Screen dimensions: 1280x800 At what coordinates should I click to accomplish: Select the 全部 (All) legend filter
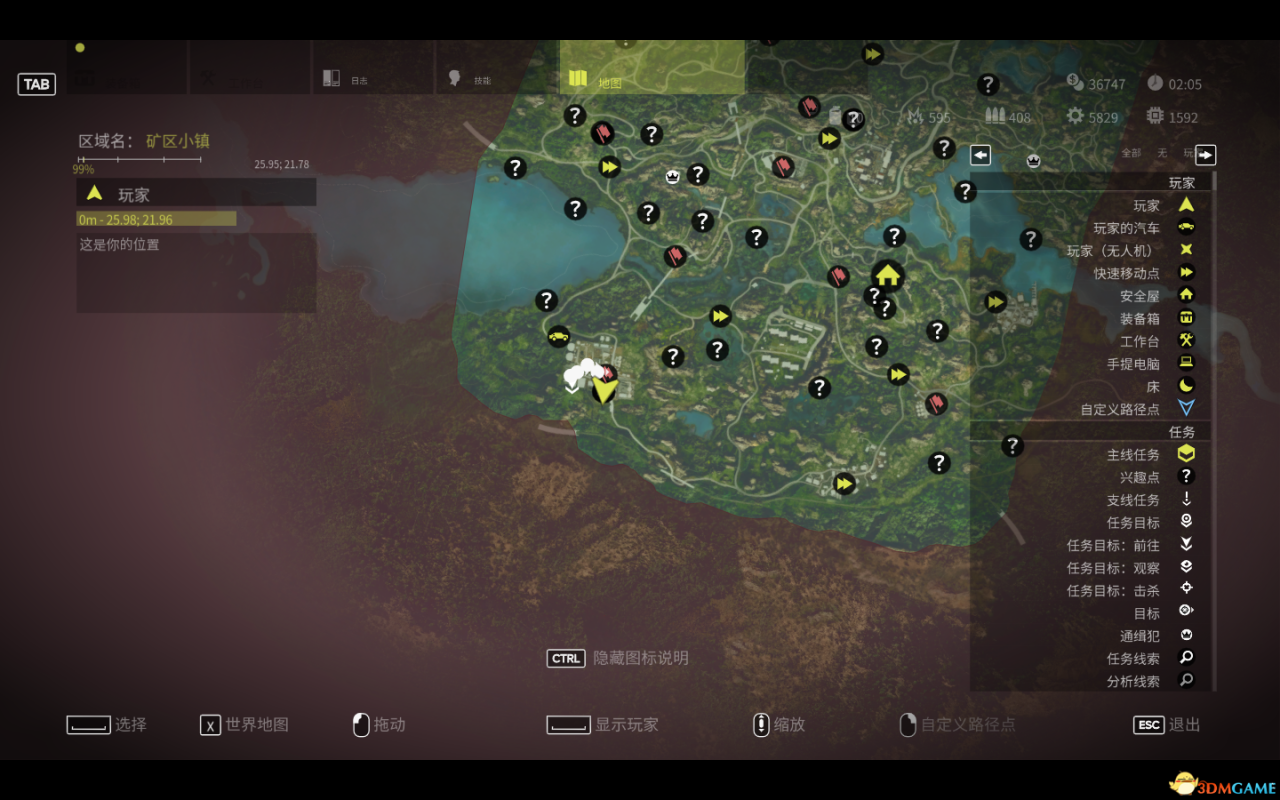pyautogui.click(x=1131, y=153)
